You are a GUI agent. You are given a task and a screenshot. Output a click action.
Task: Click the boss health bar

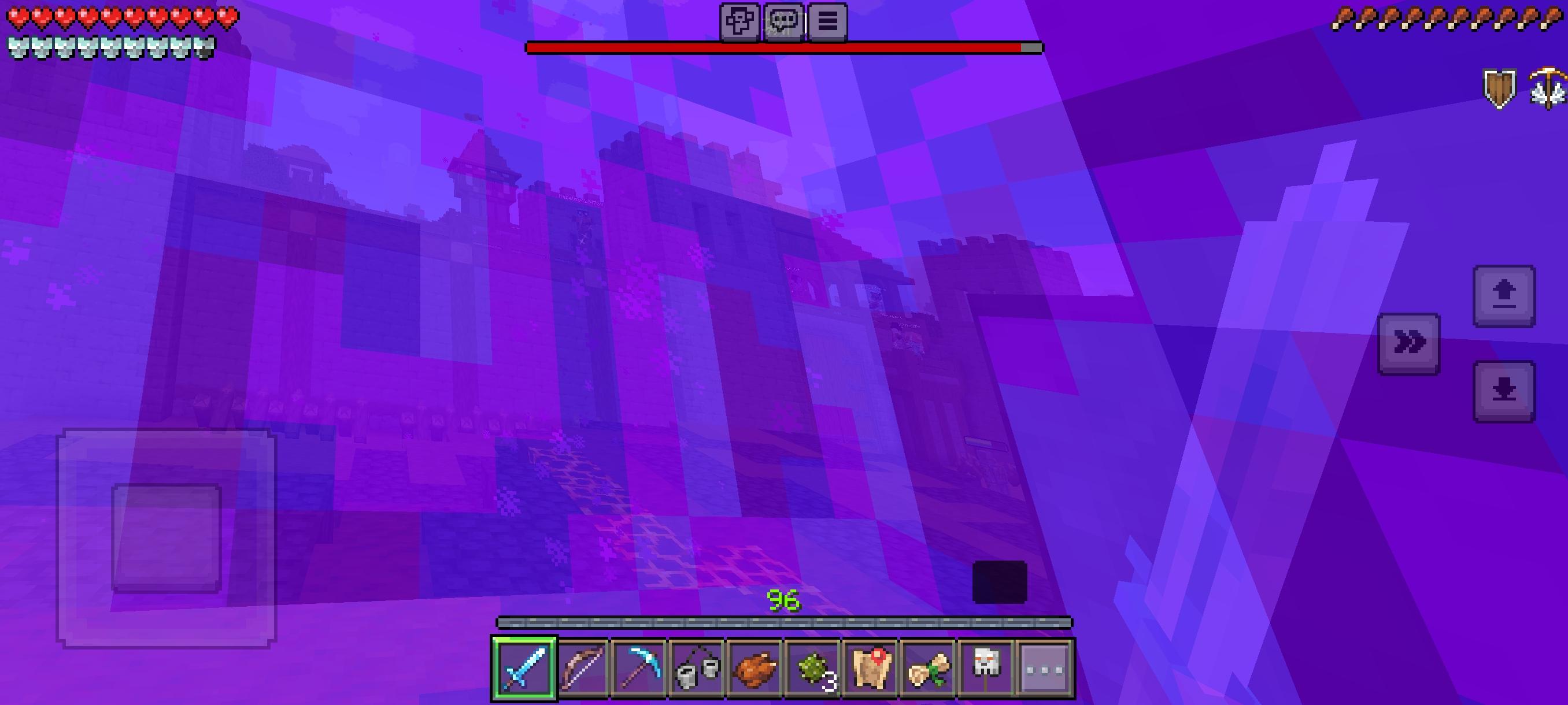click(x=784, y=46)
